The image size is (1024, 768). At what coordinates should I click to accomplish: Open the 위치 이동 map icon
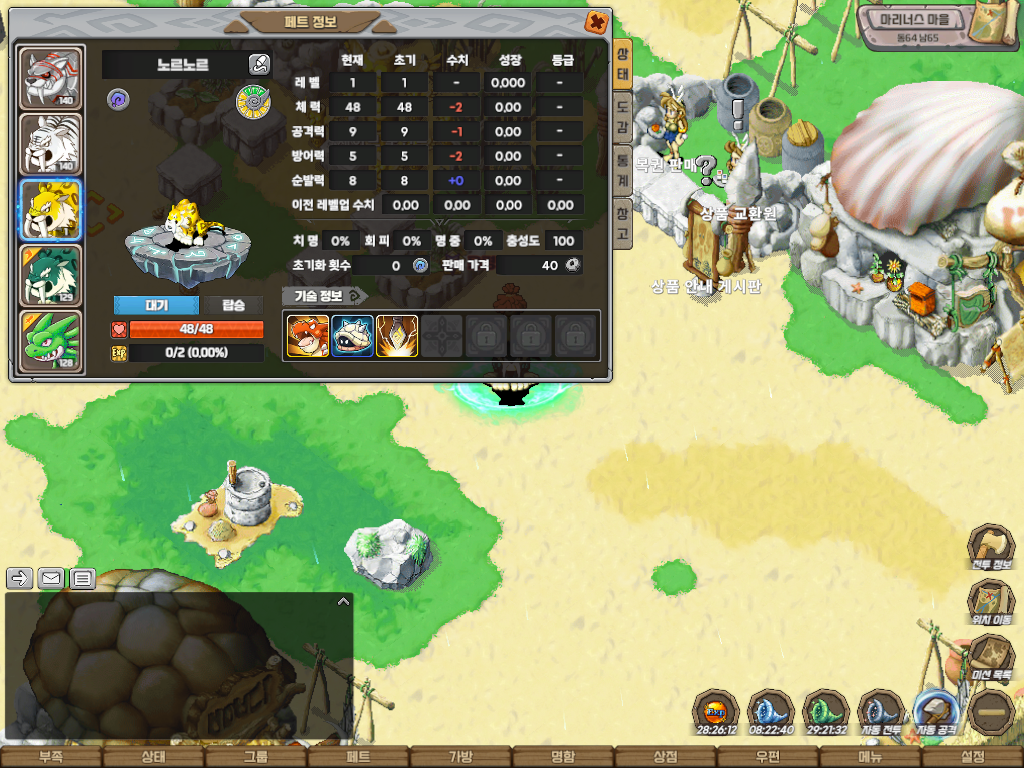(990, 602)
